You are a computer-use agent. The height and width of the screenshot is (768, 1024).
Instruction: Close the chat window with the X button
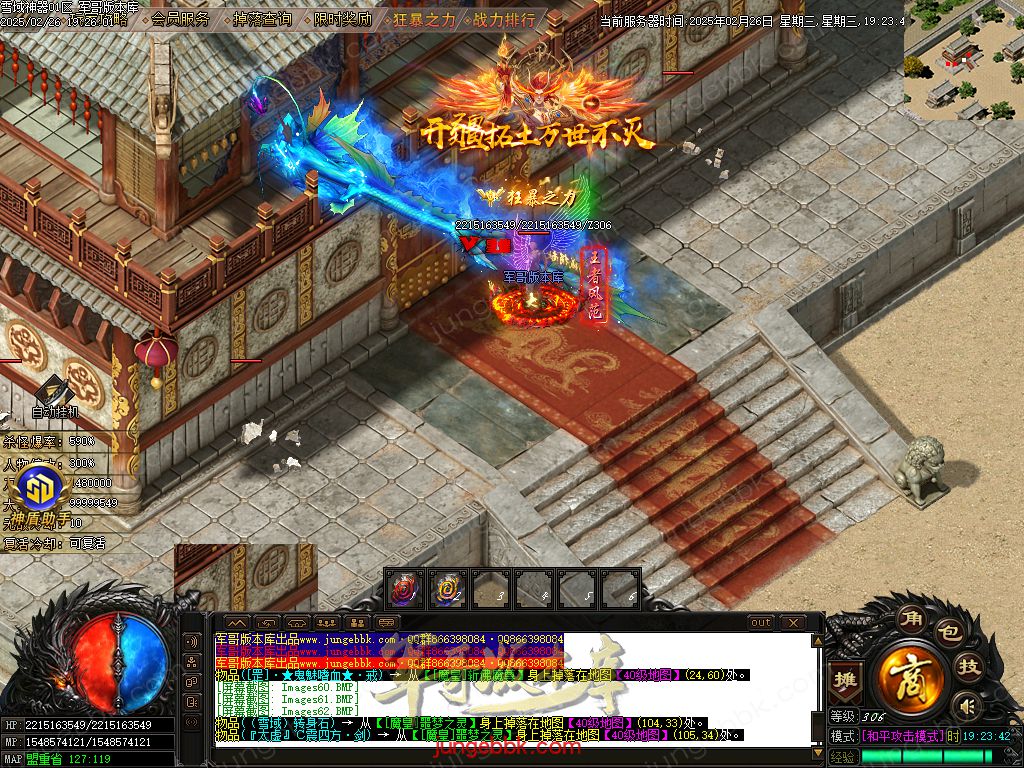790,623
